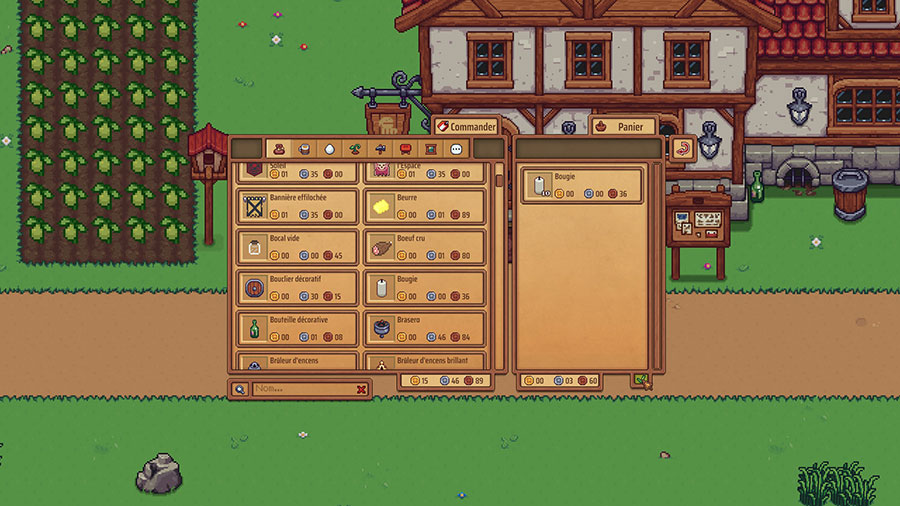
Task: Confirm the order with the green check button
Action: coord(640,381)
